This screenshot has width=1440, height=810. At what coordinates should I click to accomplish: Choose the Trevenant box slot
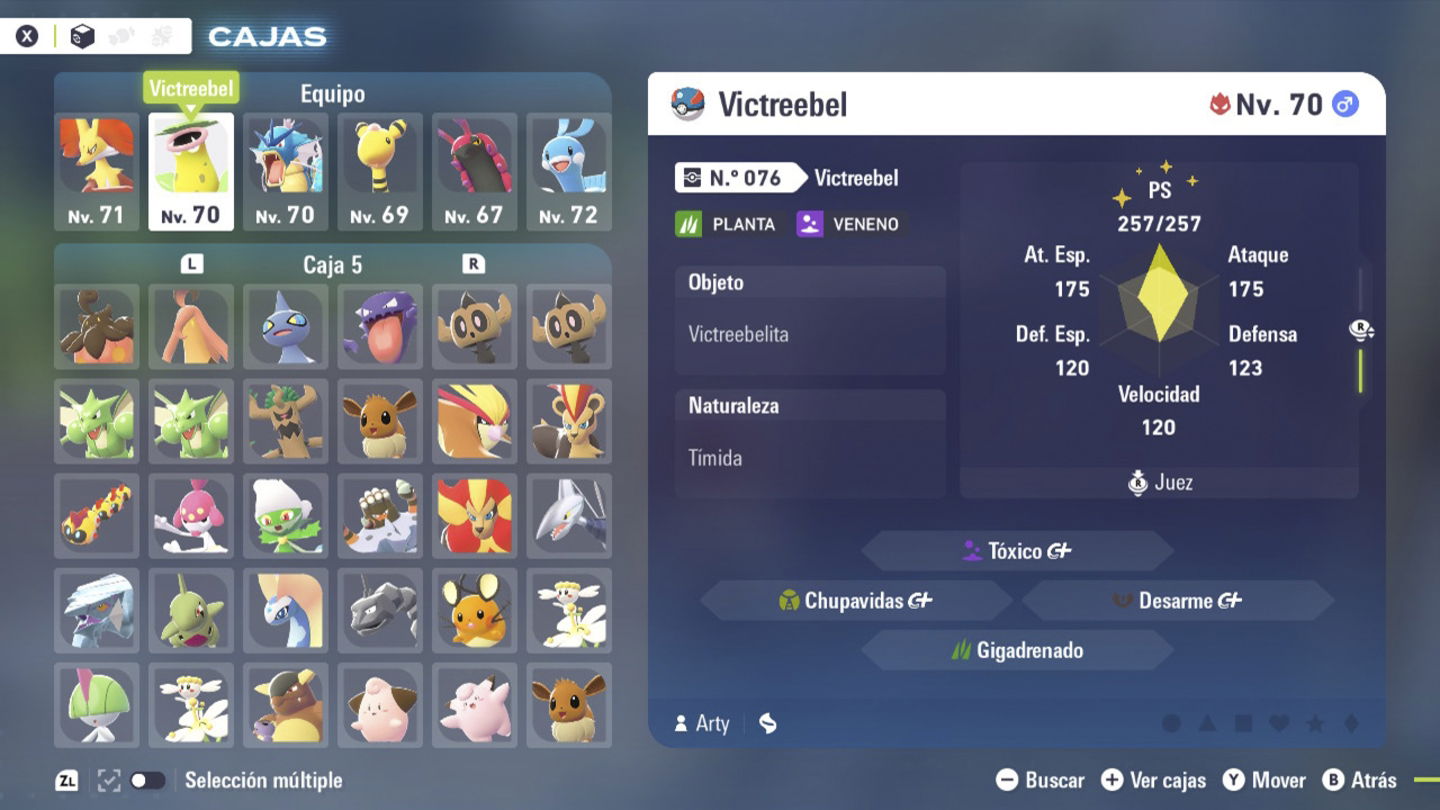tap(285, 421)
